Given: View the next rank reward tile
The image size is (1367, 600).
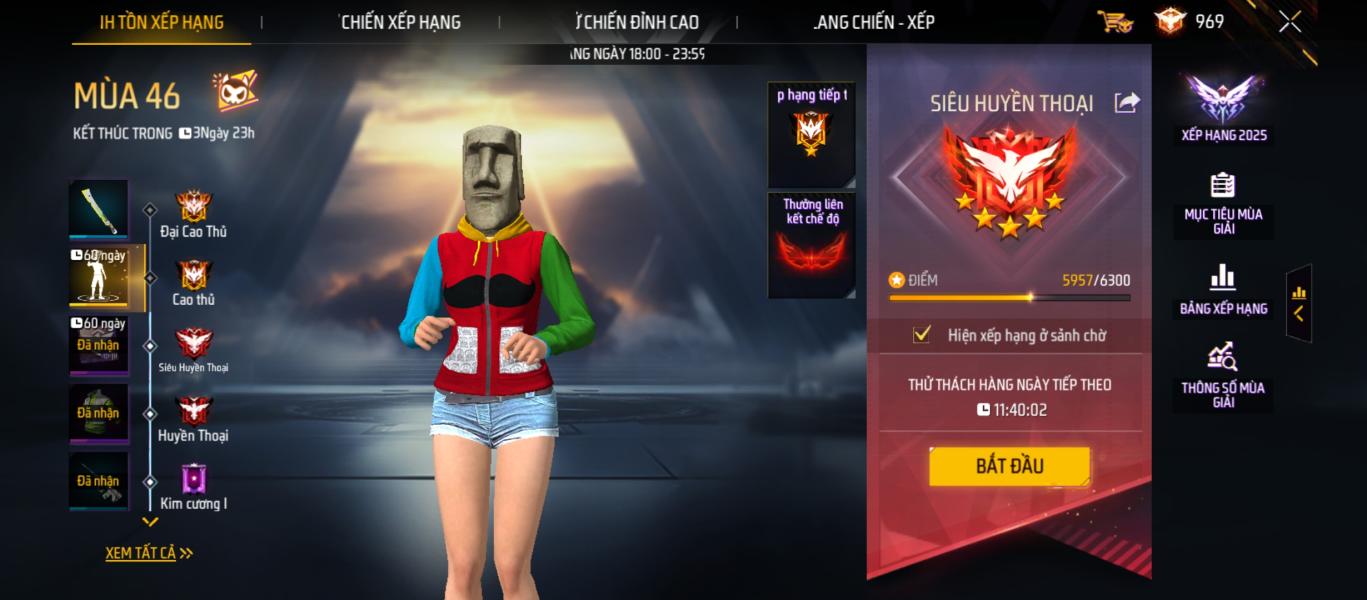Looking at the screenshot, I should (811, 135).
